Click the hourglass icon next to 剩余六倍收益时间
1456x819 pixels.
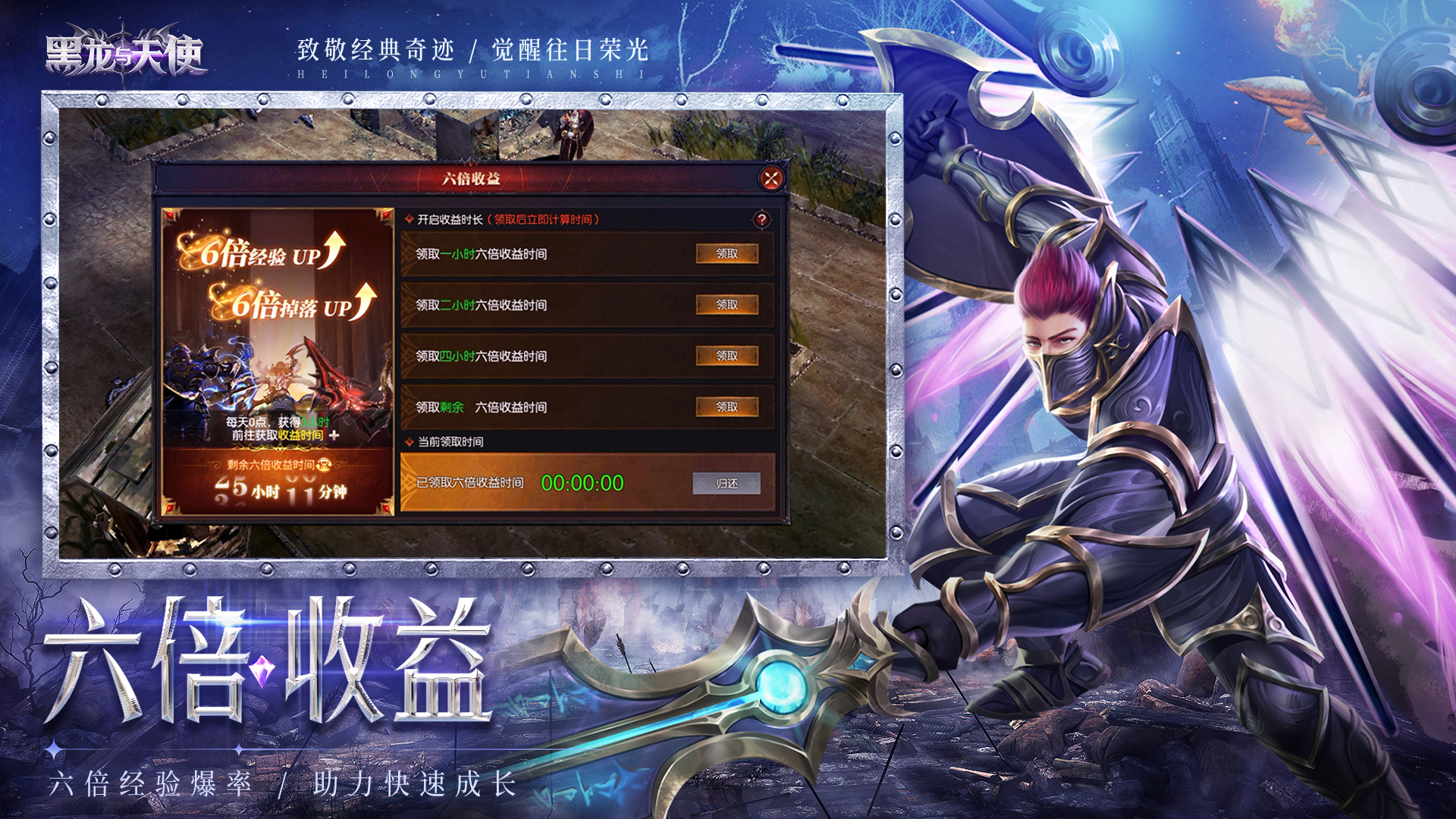coord(324,466)
